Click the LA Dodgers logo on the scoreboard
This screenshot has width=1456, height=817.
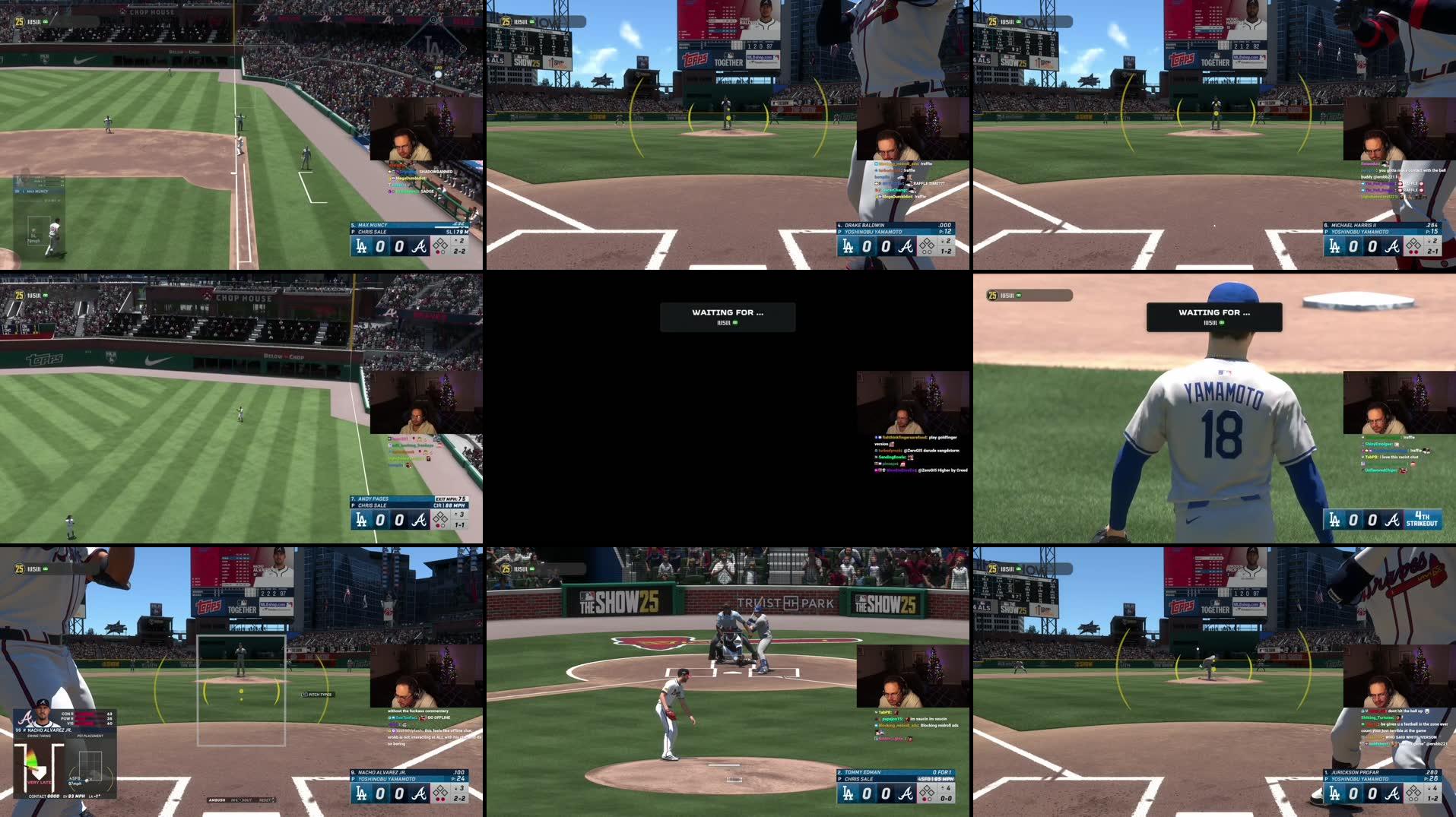pyautogui.click(x=362, y=793)
